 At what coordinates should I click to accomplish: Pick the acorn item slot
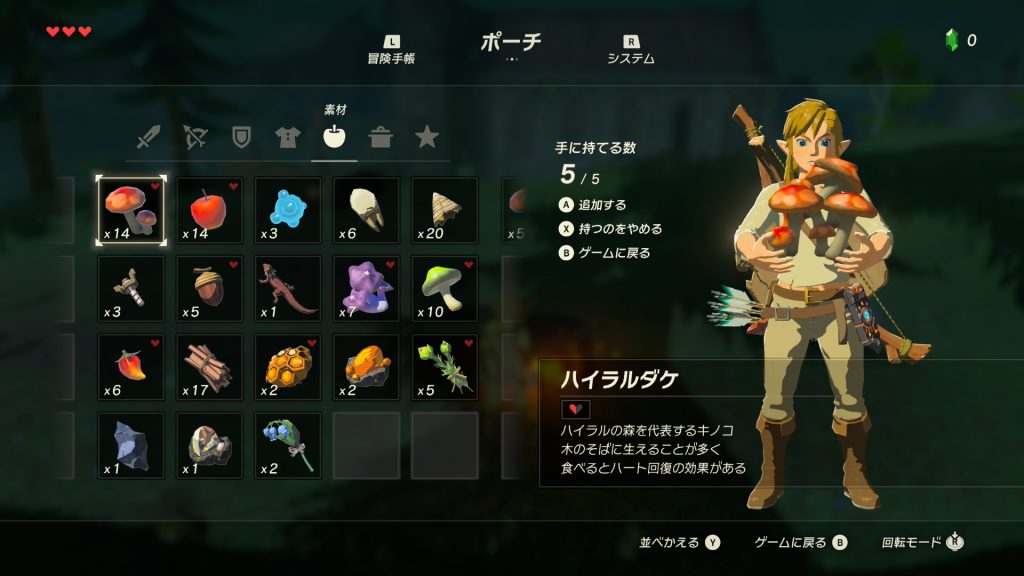point(209,289)
